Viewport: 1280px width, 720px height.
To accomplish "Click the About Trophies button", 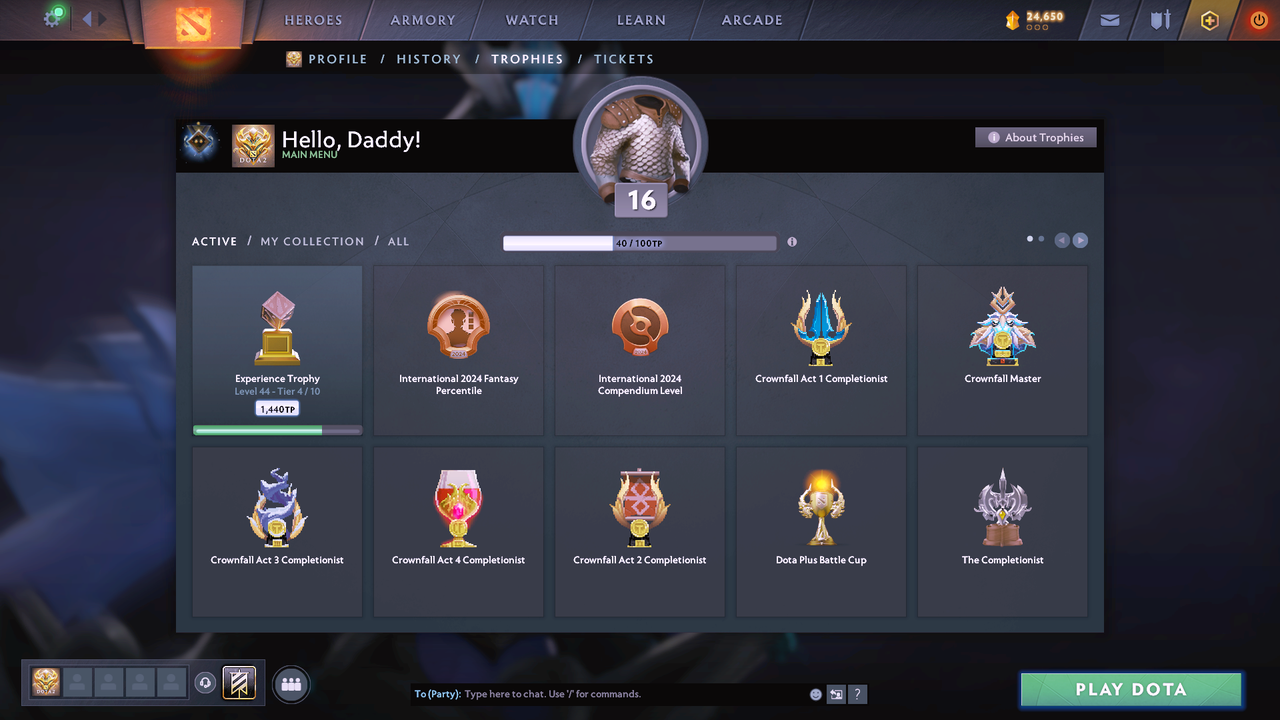I will tap(1035, 137).
